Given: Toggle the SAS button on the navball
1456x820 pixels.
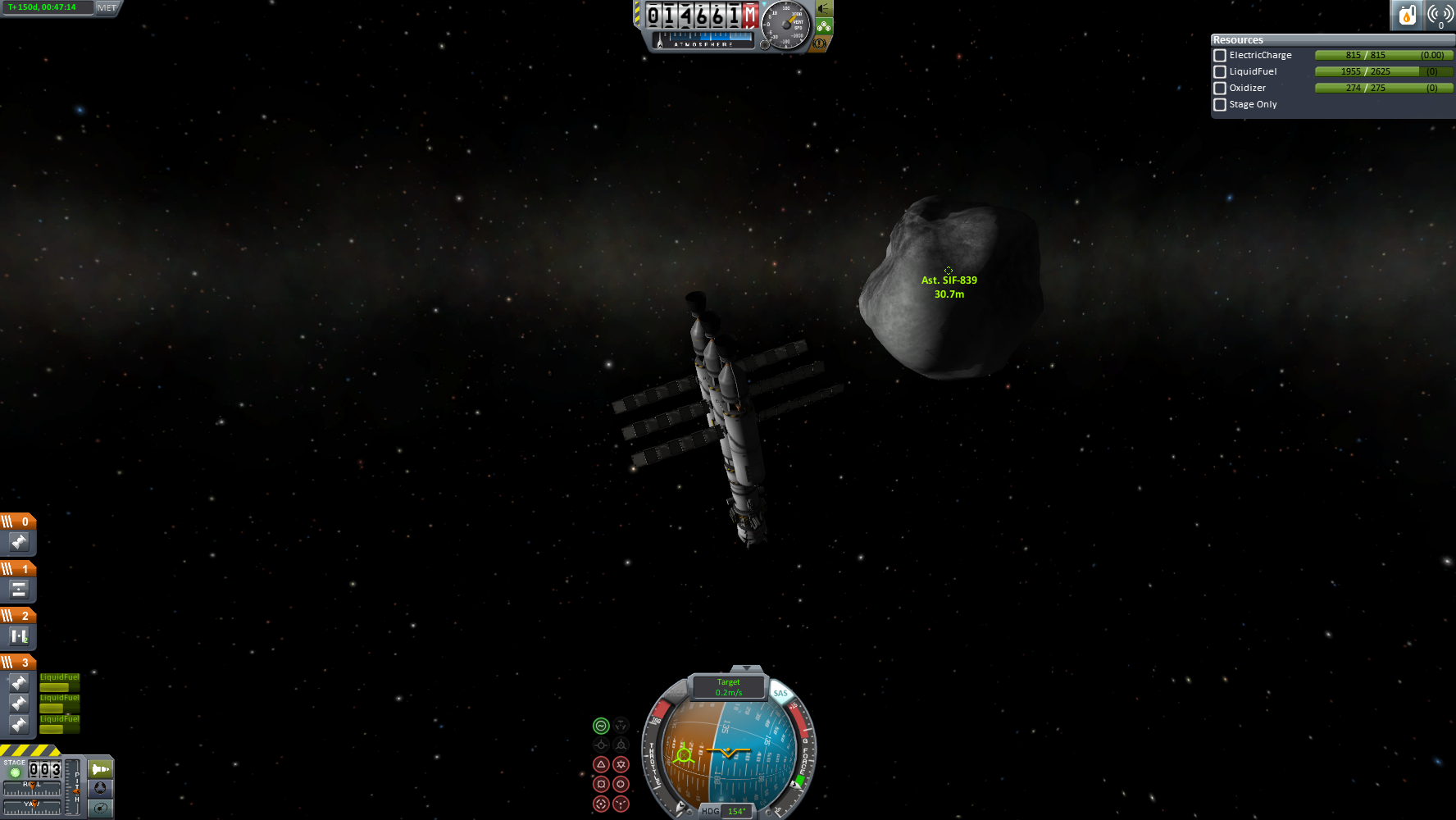Looking at the screenshot, I should (780, 693).
